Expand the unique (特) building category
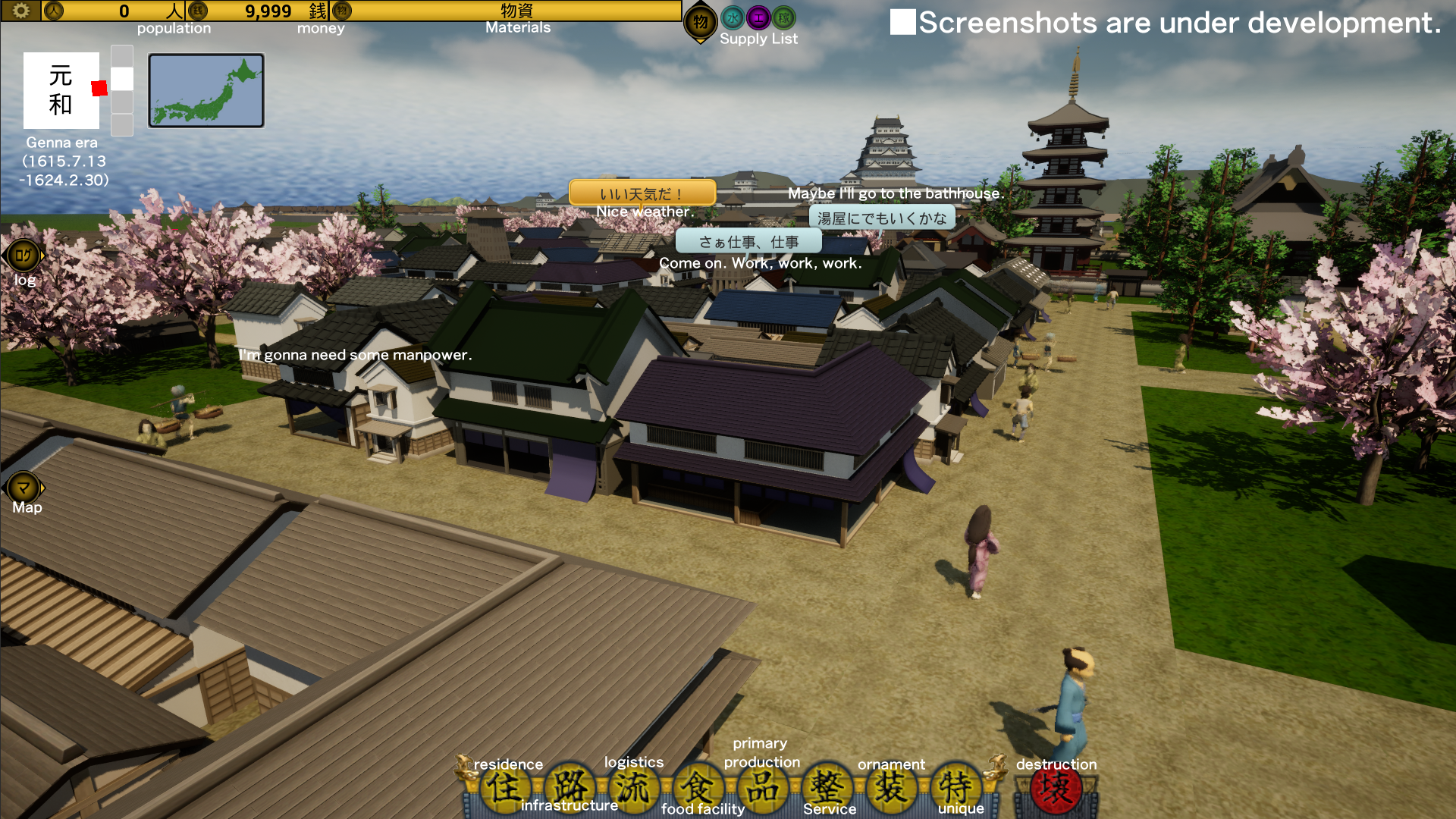The image size is (1456, 819). pos(955,789)
